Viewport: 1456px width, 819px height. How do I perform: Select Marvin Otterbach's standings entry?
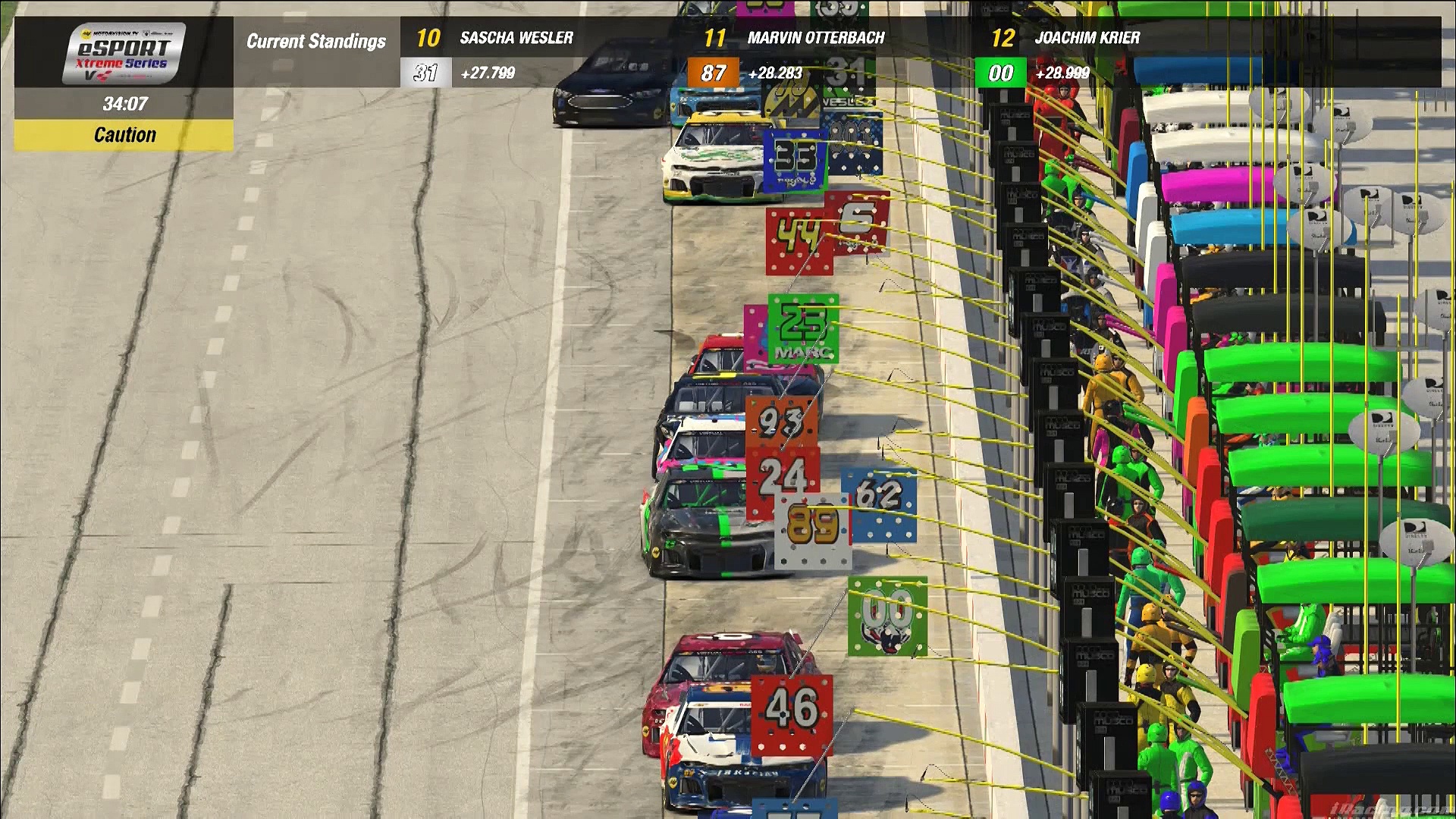815,38
